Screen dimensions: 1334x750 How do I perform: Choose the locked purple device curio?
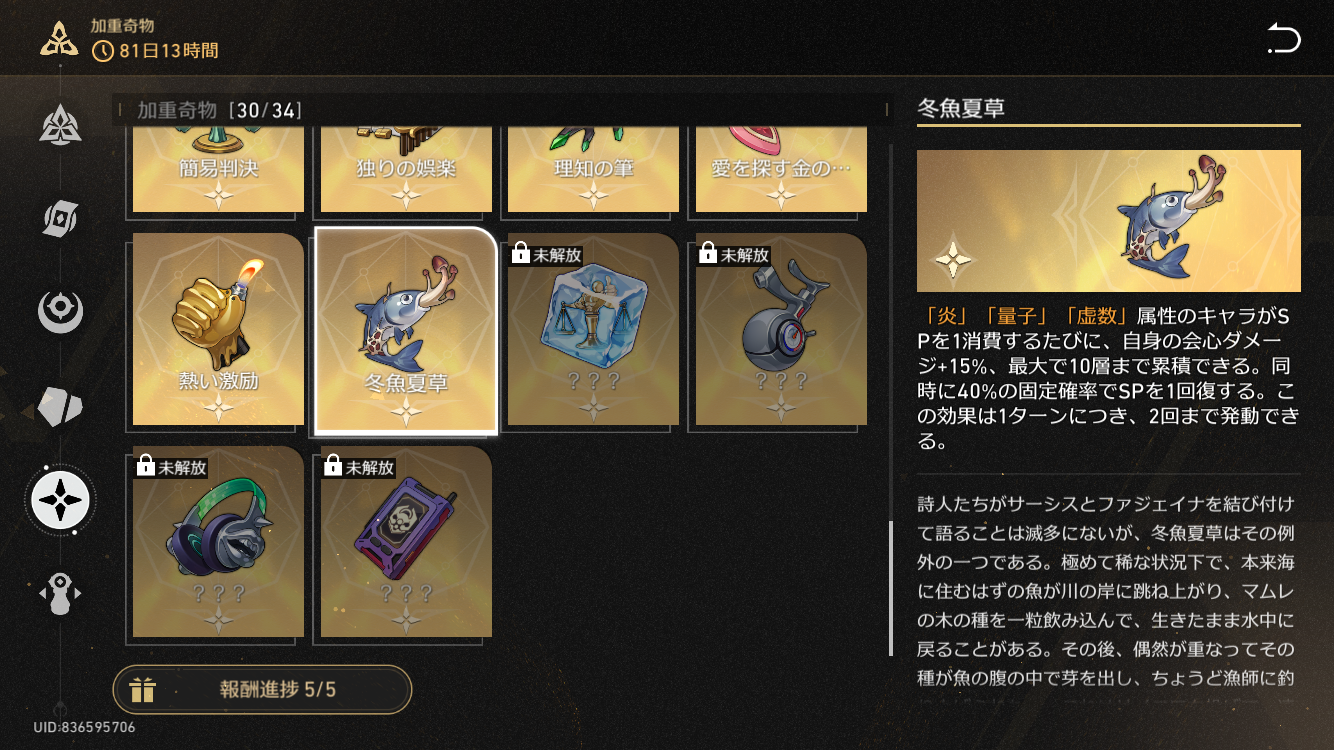[406, 541]
